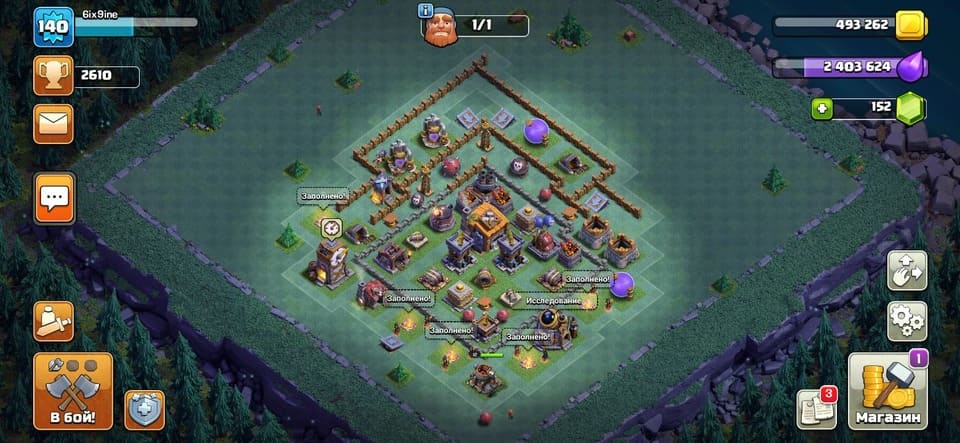Open the gear settings menu
This screenshot has width=960, height=443.
907,320
